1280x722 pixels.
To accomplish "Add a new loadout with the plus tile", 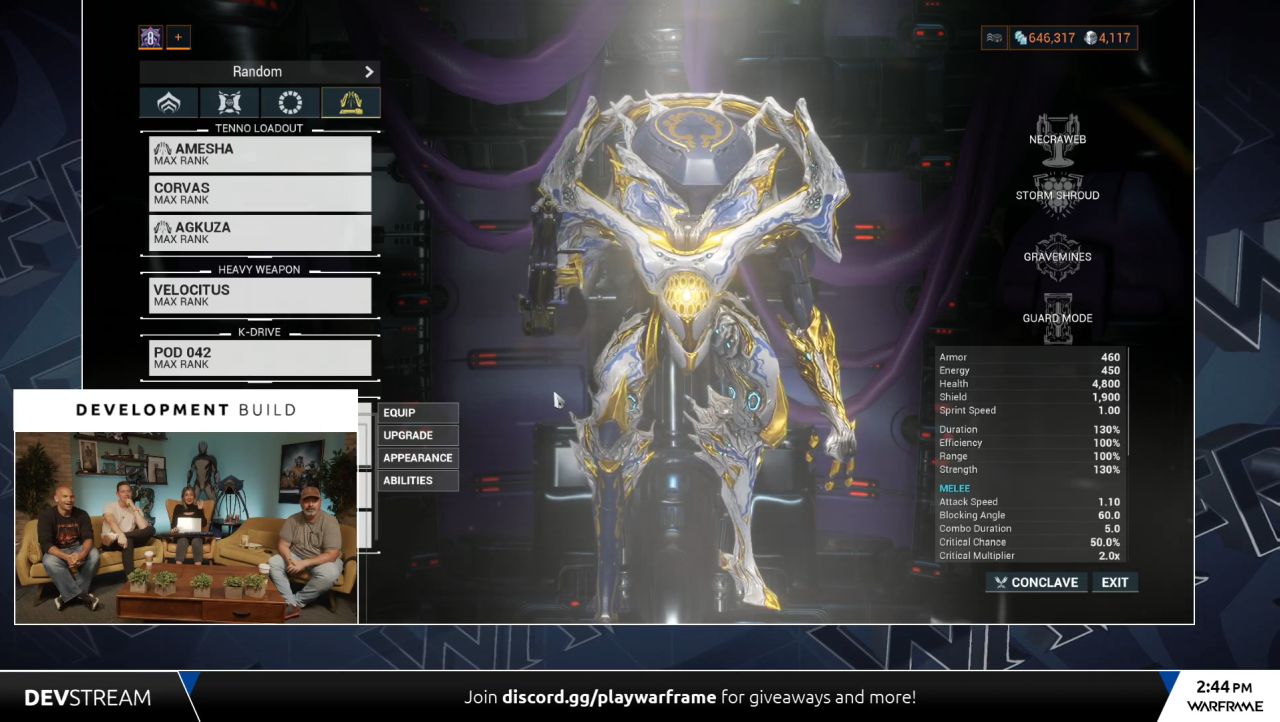I will click(x=178, y=37).
